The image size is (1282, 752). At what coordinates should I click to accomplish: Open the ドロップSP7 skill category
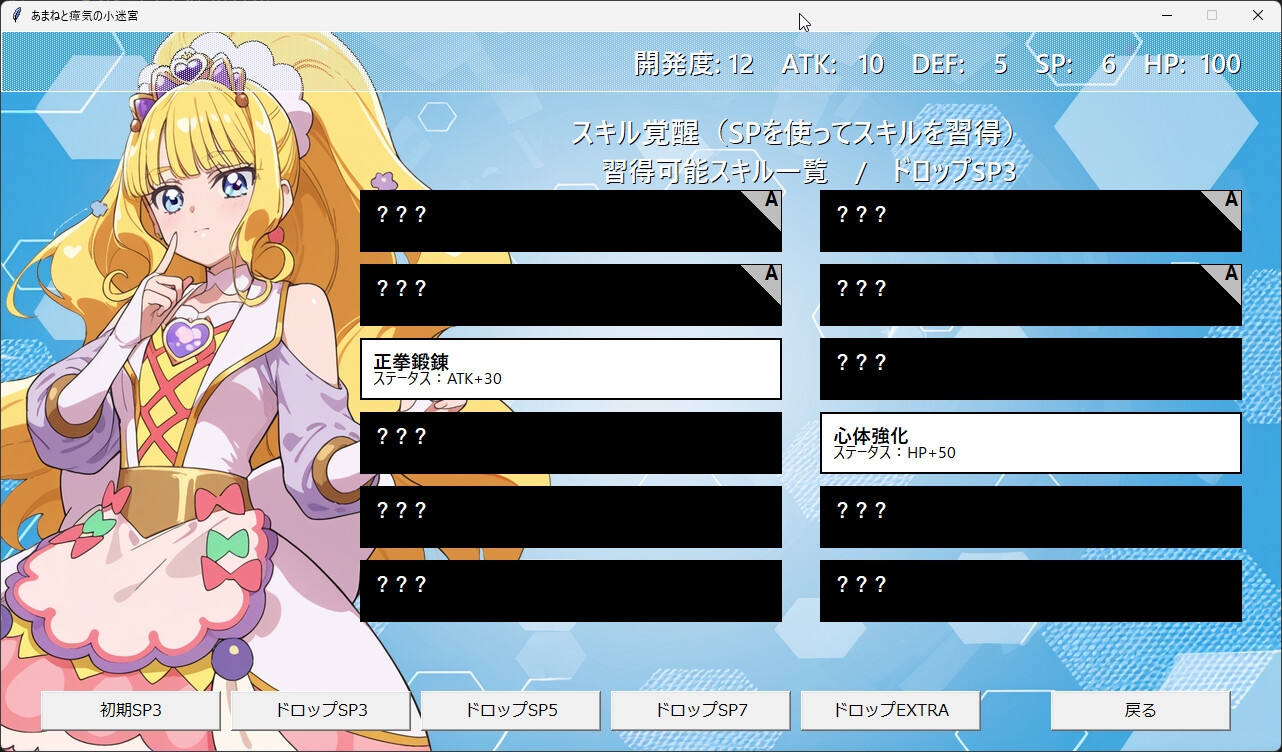[x=700, y=710]
